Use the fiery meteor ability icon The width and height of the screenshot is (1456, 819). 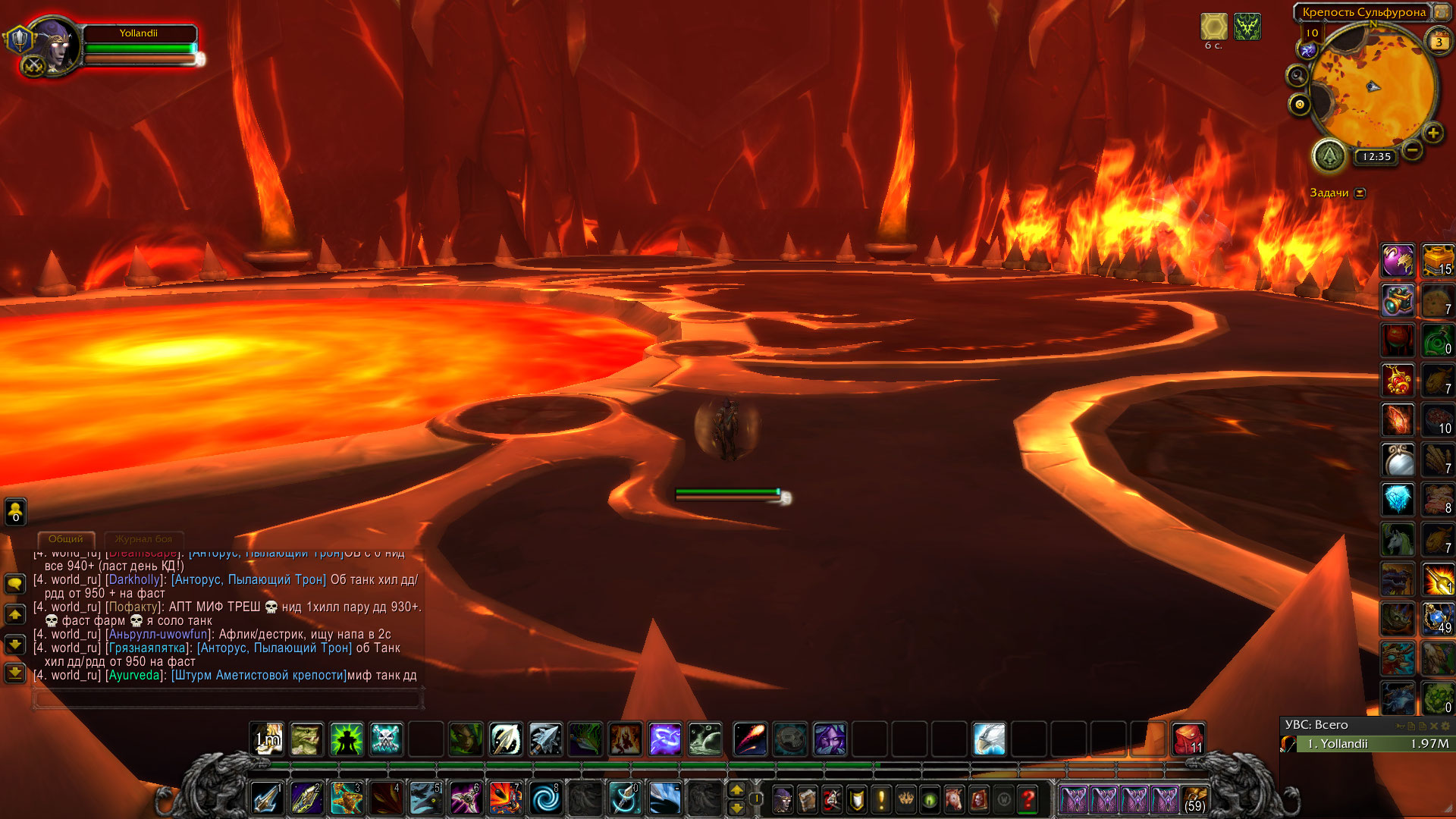point(750,739)
